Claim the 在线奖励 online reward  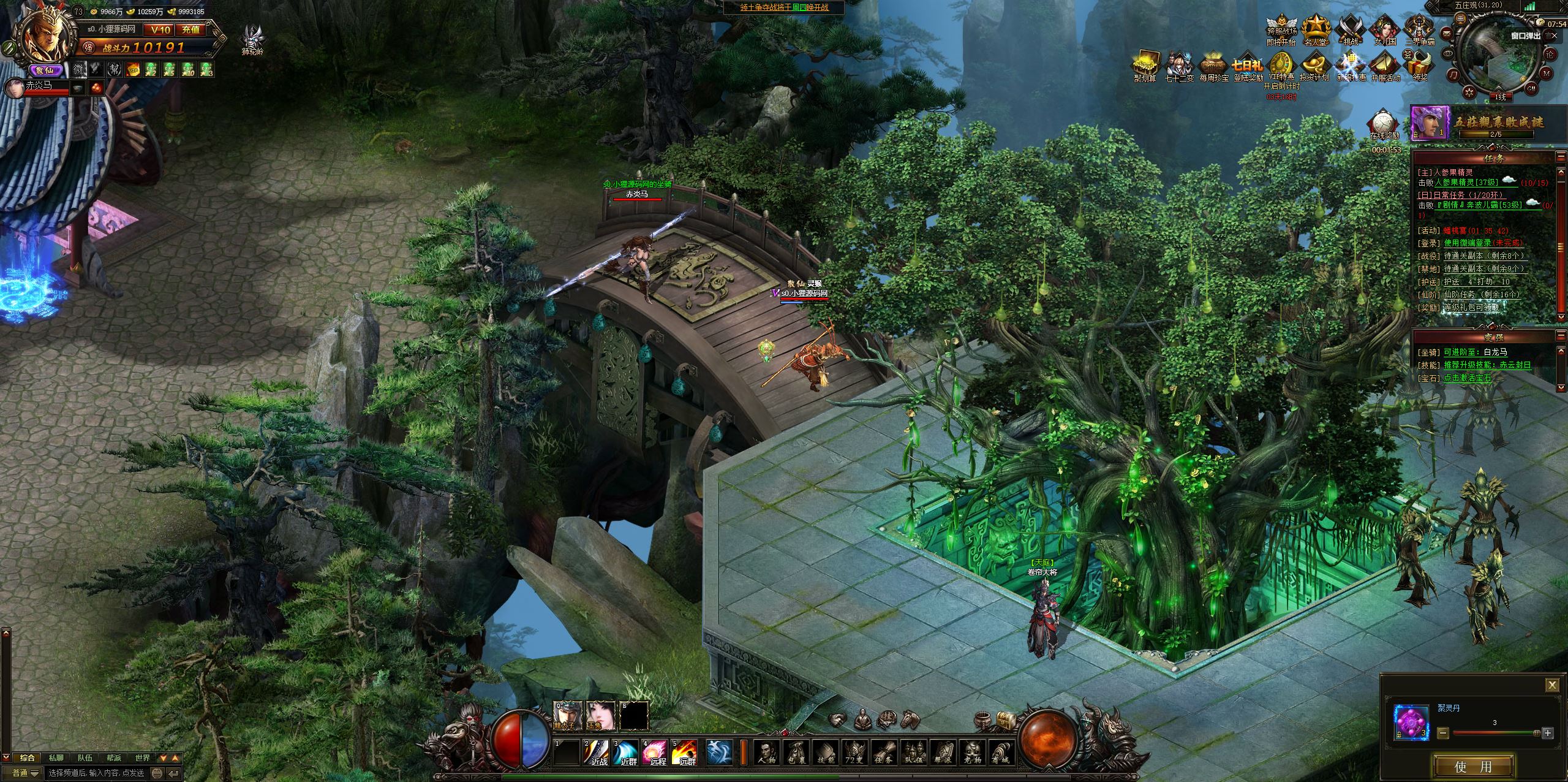click(x=1385, y=123)
